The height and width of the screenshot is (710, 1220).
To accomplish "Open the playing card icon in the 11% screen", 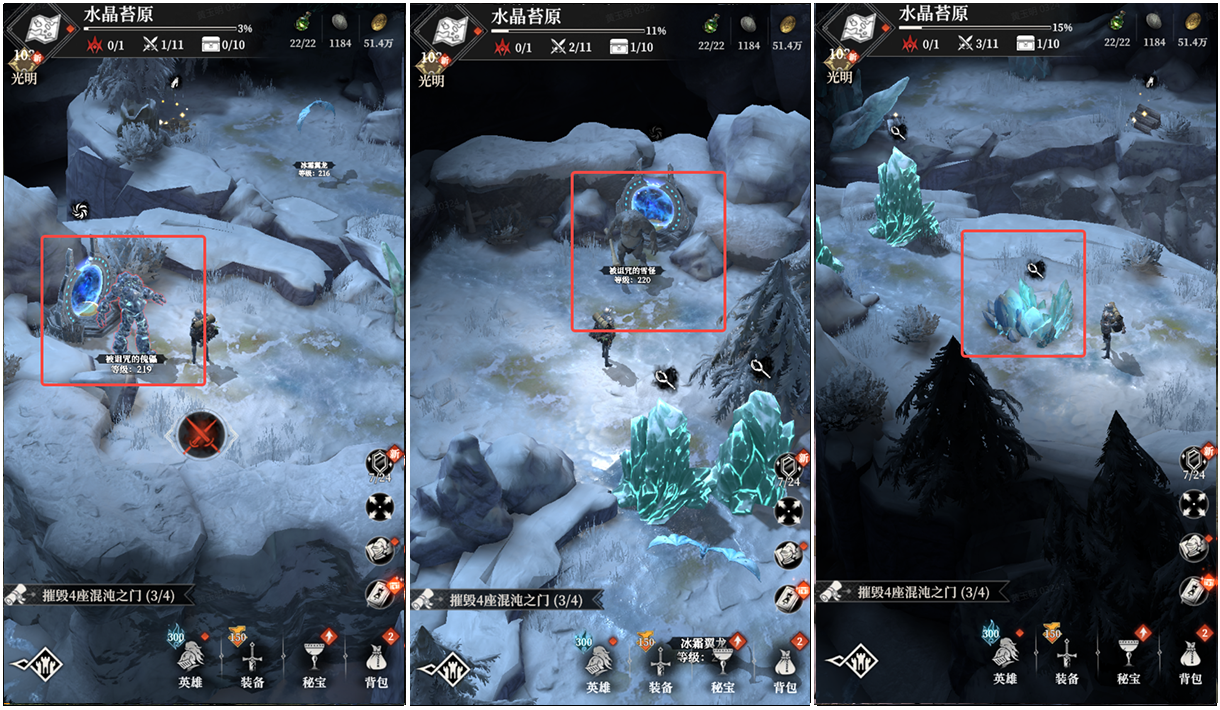I will tap(788, 593).
